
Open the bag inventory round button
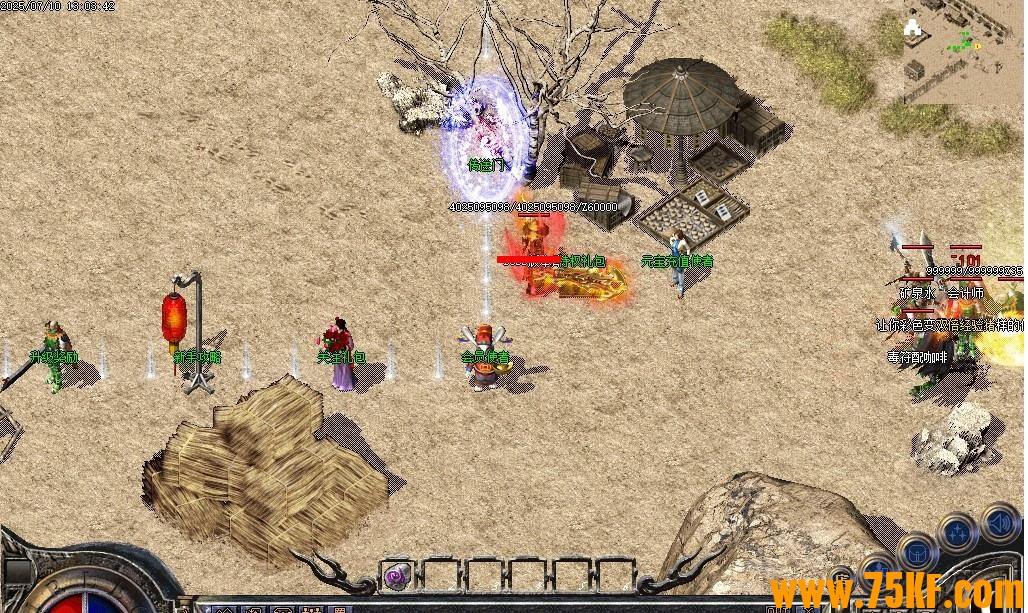915,552
